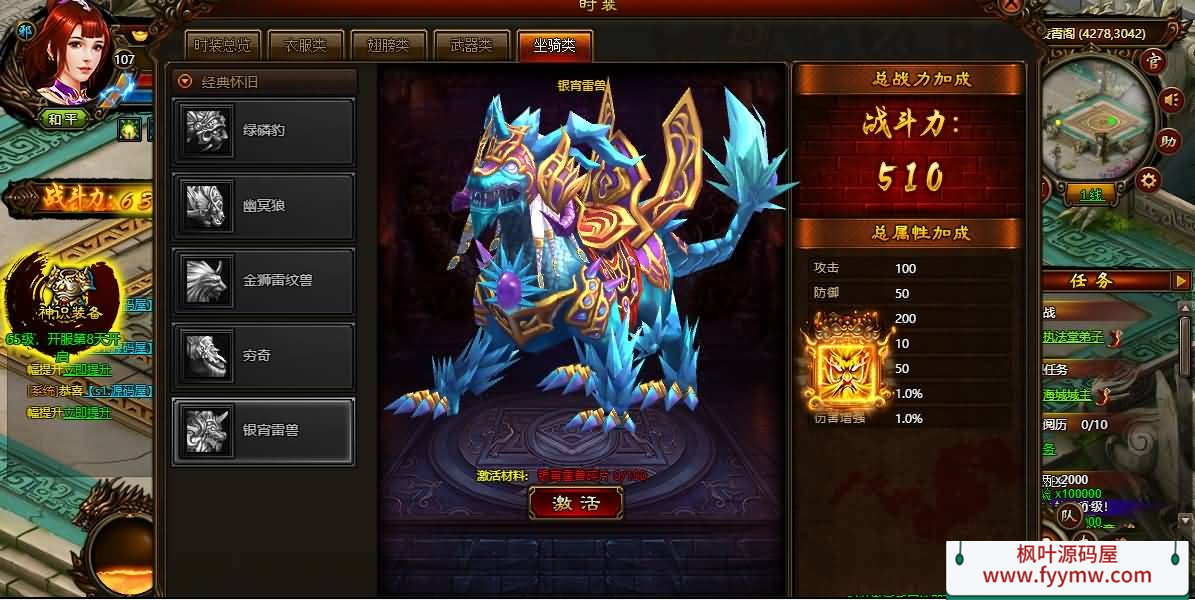Select the 坐骑类 mounts tab
The height and width of the screenshot is (600, 1195).
click(554, 45)
